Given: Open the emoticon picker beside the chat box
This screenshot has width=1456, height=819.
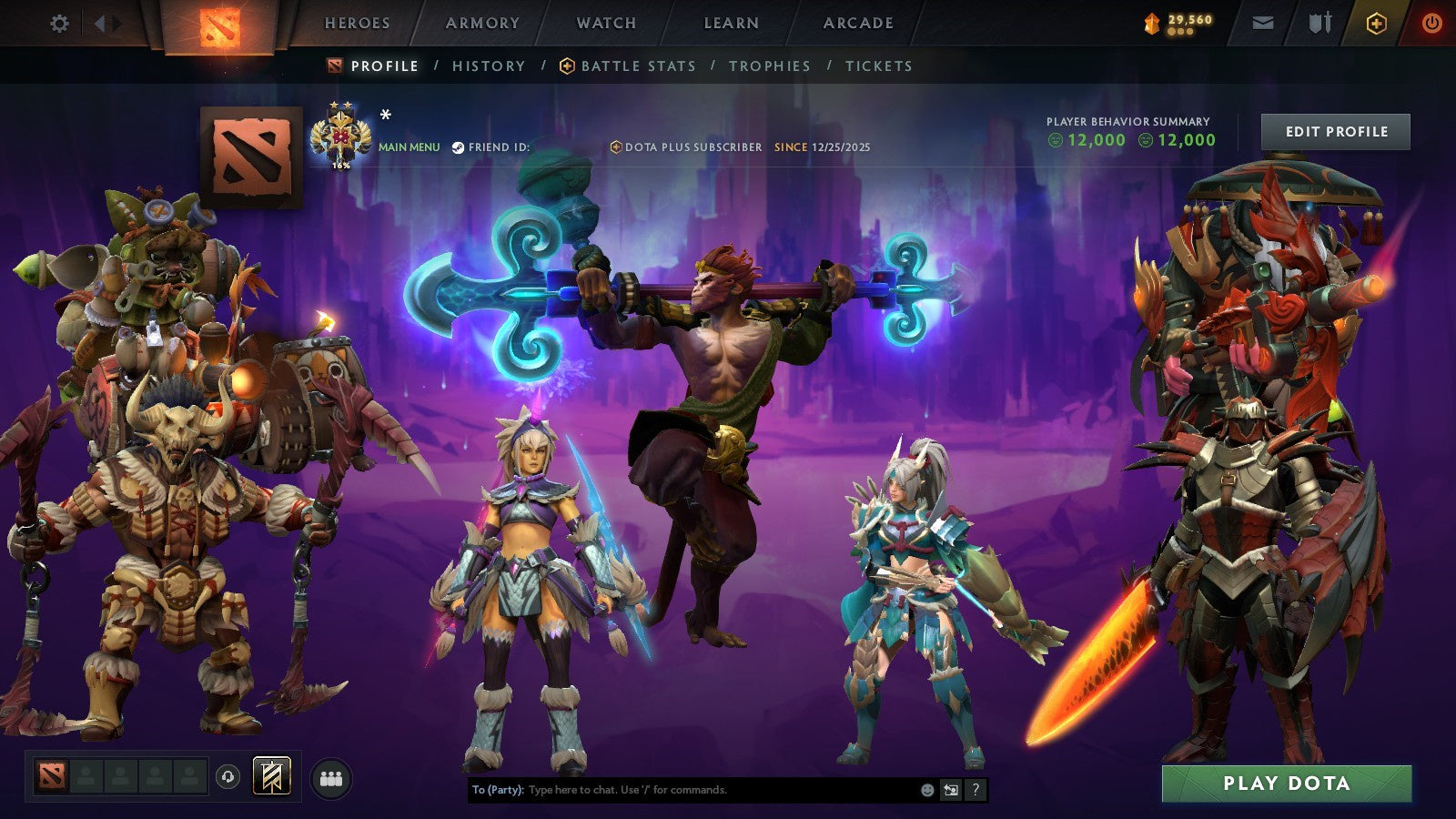Looking at the screenshot, I should (926, 790).
